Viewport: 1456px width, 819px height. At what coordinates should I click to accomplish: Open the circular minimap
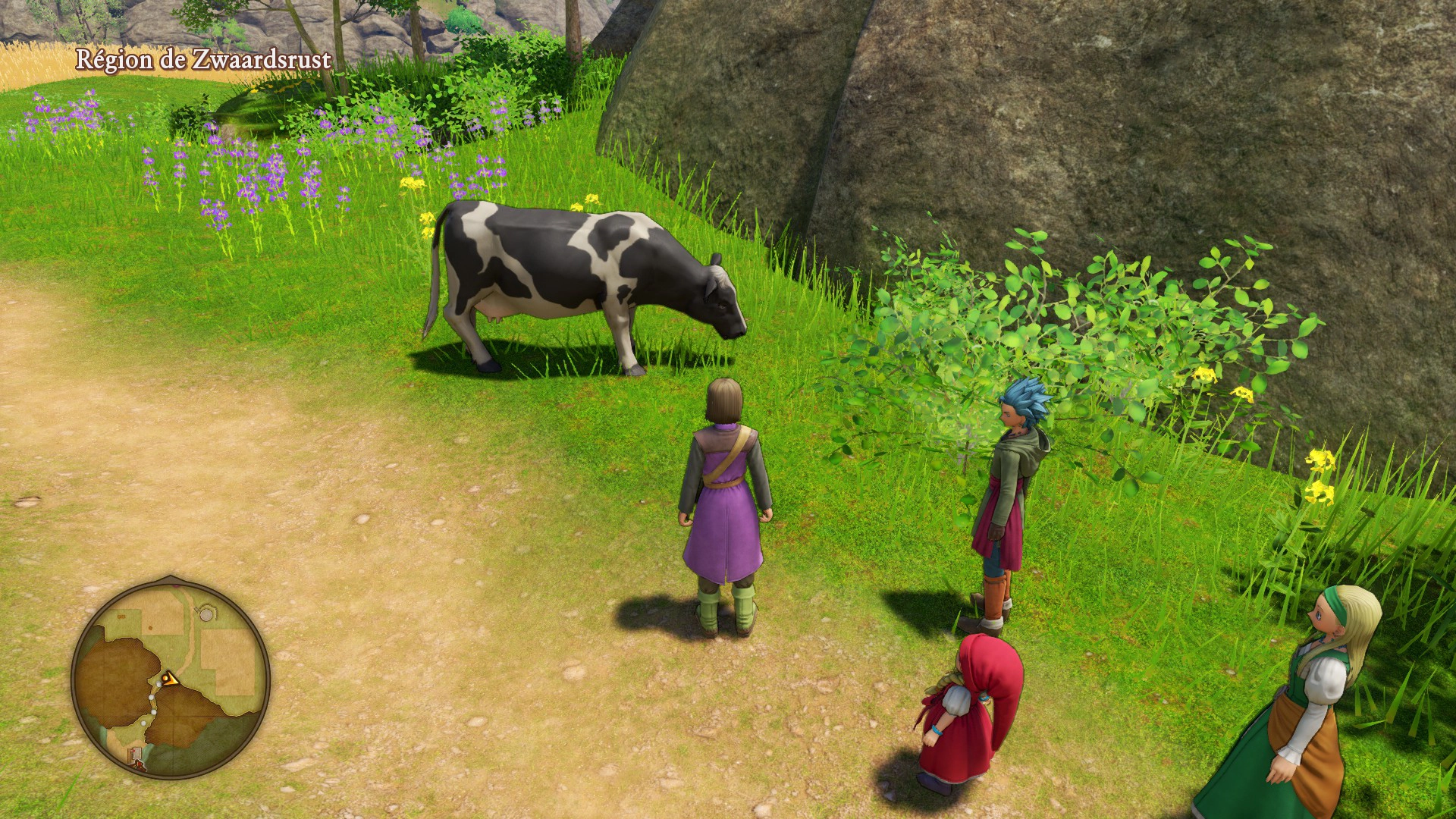point(171,678)
